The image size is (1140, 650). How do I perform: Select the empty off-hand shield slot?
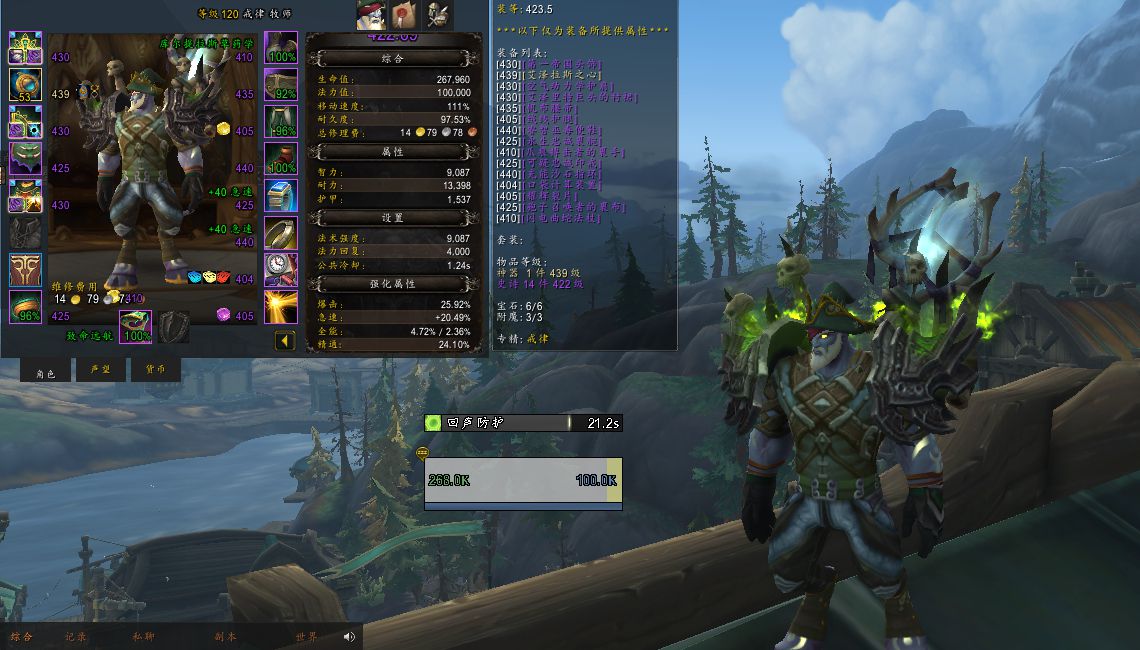[x=173, y=327]
